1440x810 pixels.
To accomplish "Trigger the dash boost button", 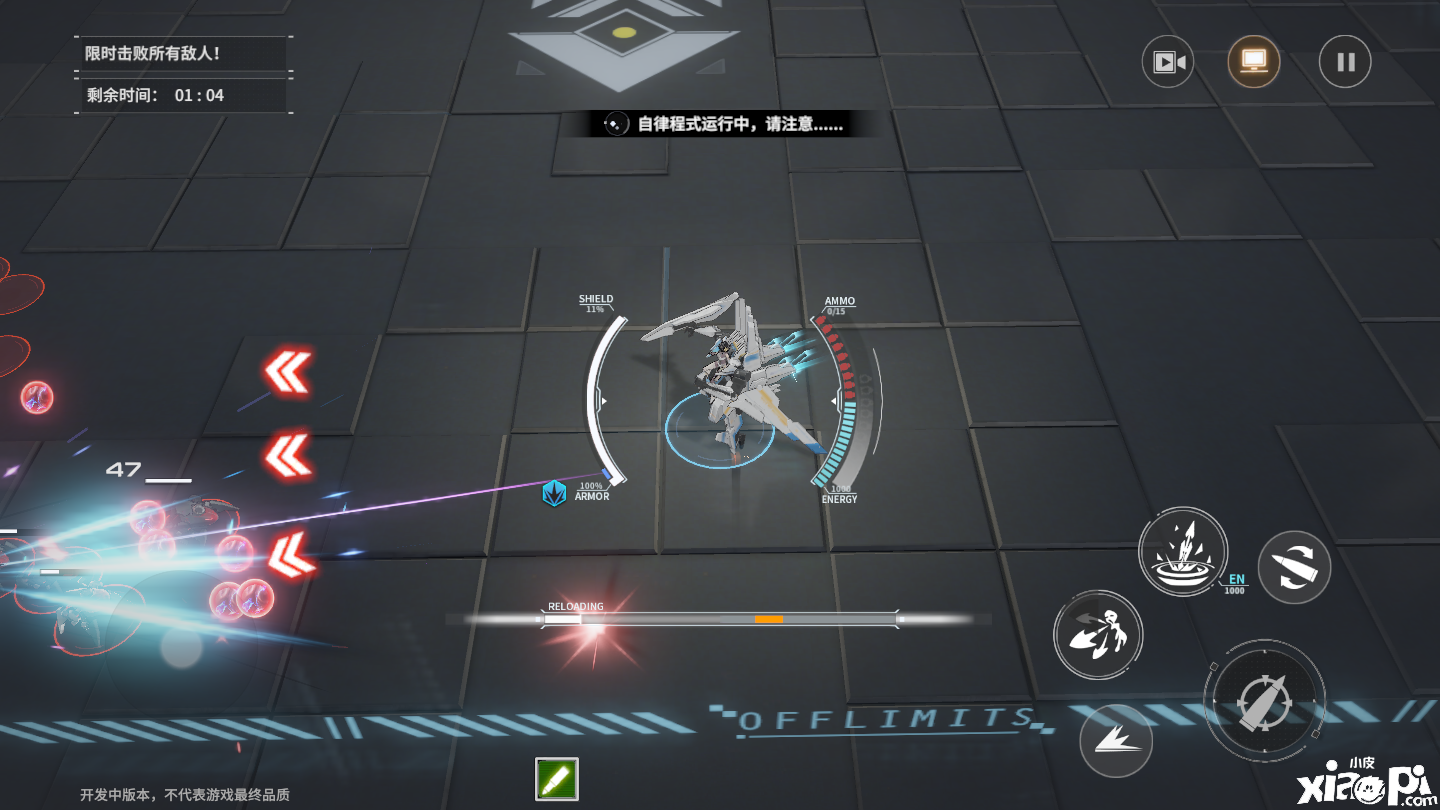I will (1116, 741).
